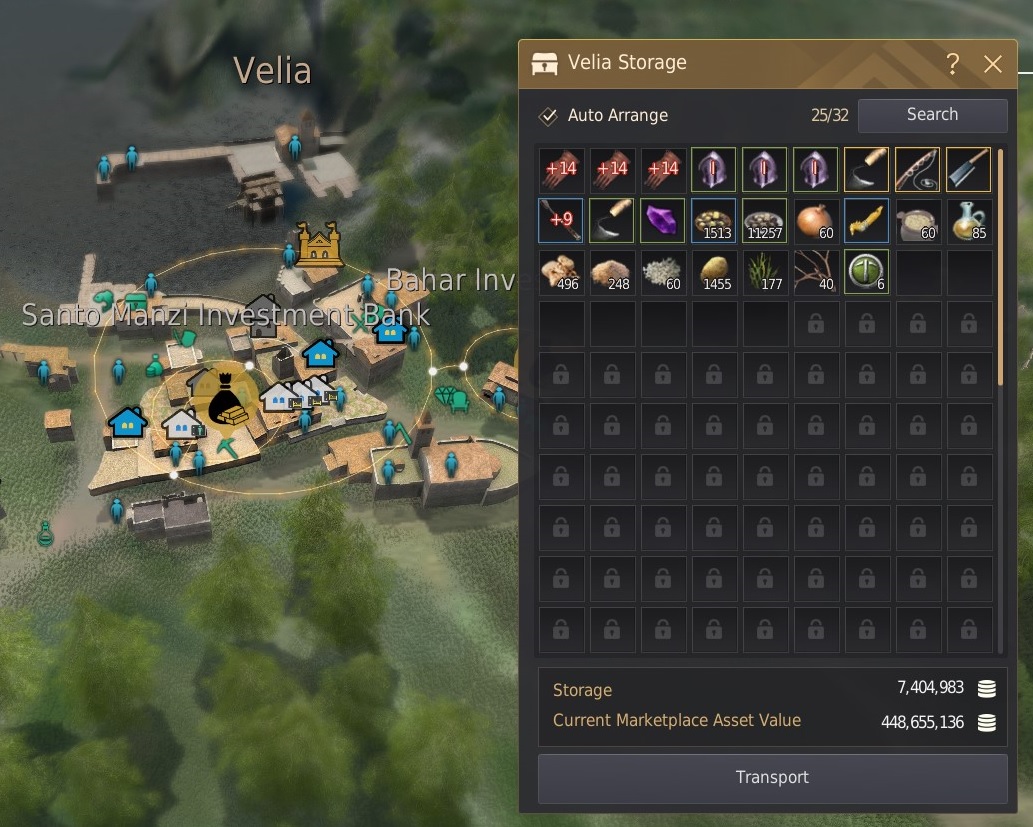Close the Velia Storage window
Screen dimensions: 1033x827
click(992, 64)
